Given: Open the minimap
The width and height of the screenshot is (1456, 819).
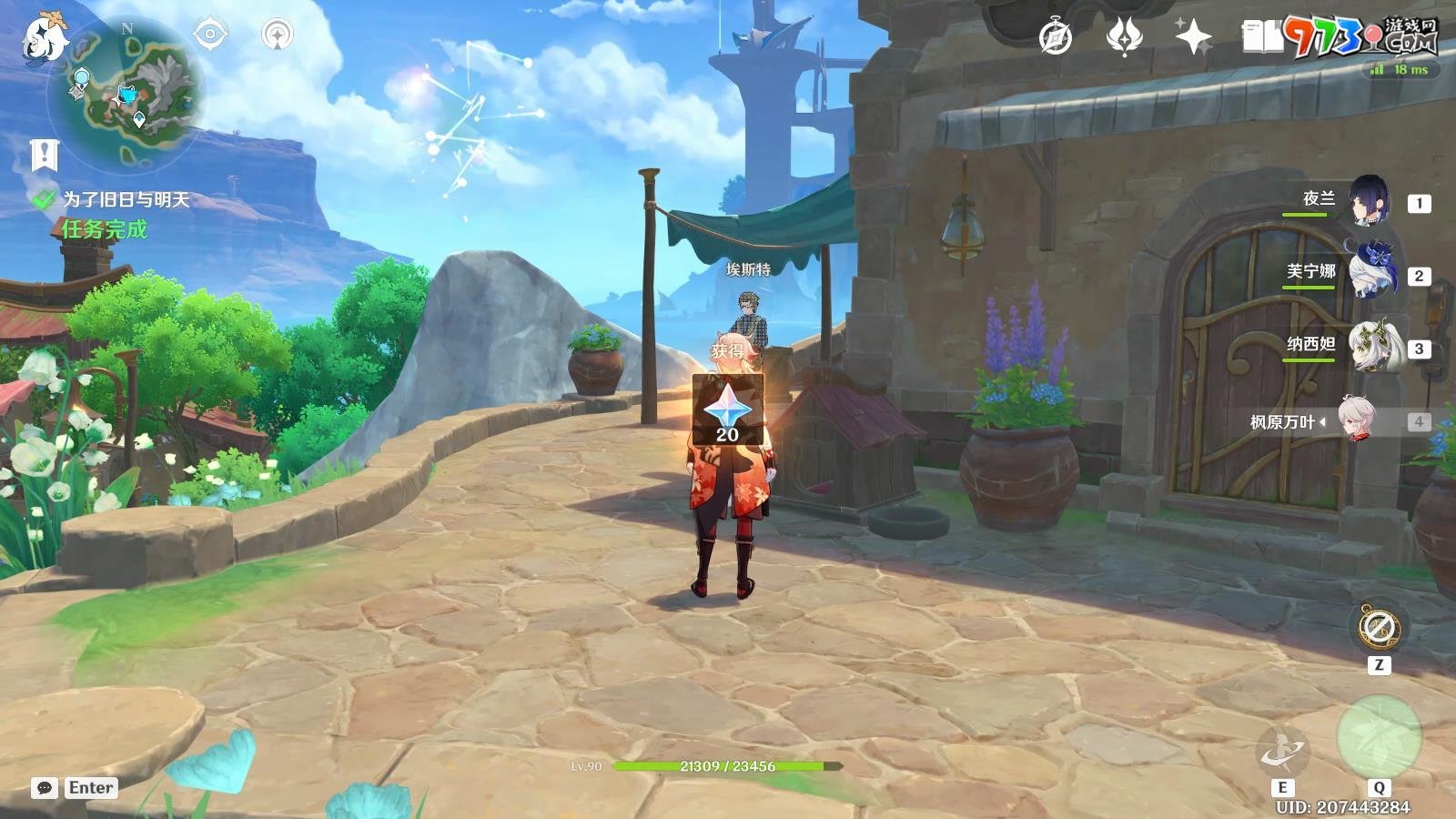Looking at the screenshot, I should (126, 91).
